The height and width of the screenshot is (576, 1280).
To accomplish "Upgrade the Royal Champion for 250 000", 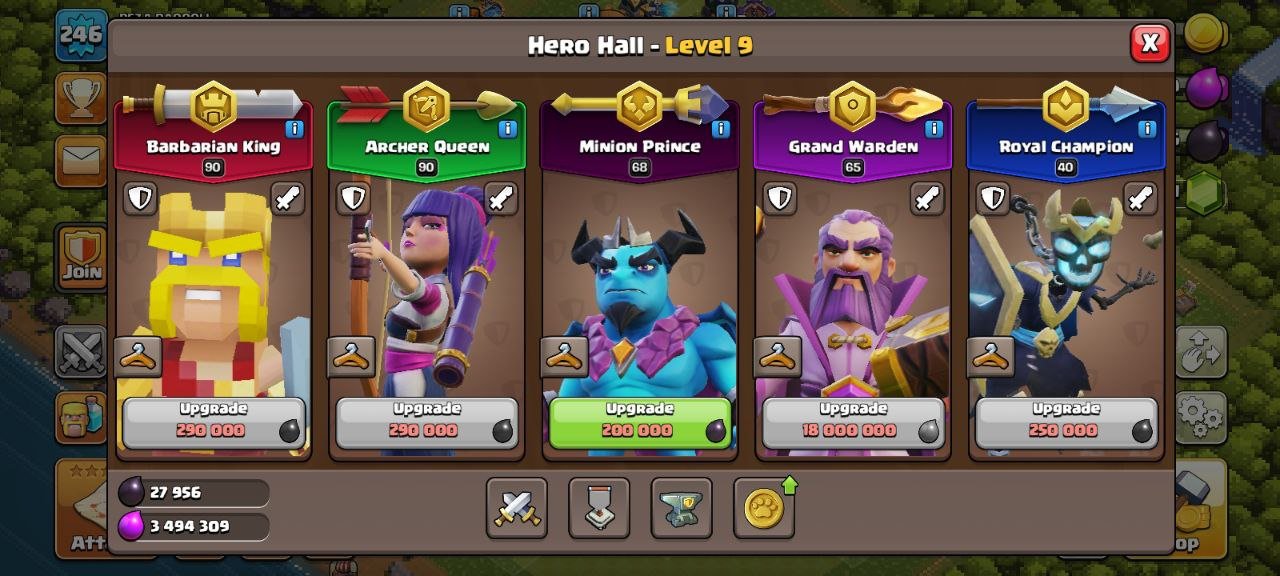I will 1066,422.
